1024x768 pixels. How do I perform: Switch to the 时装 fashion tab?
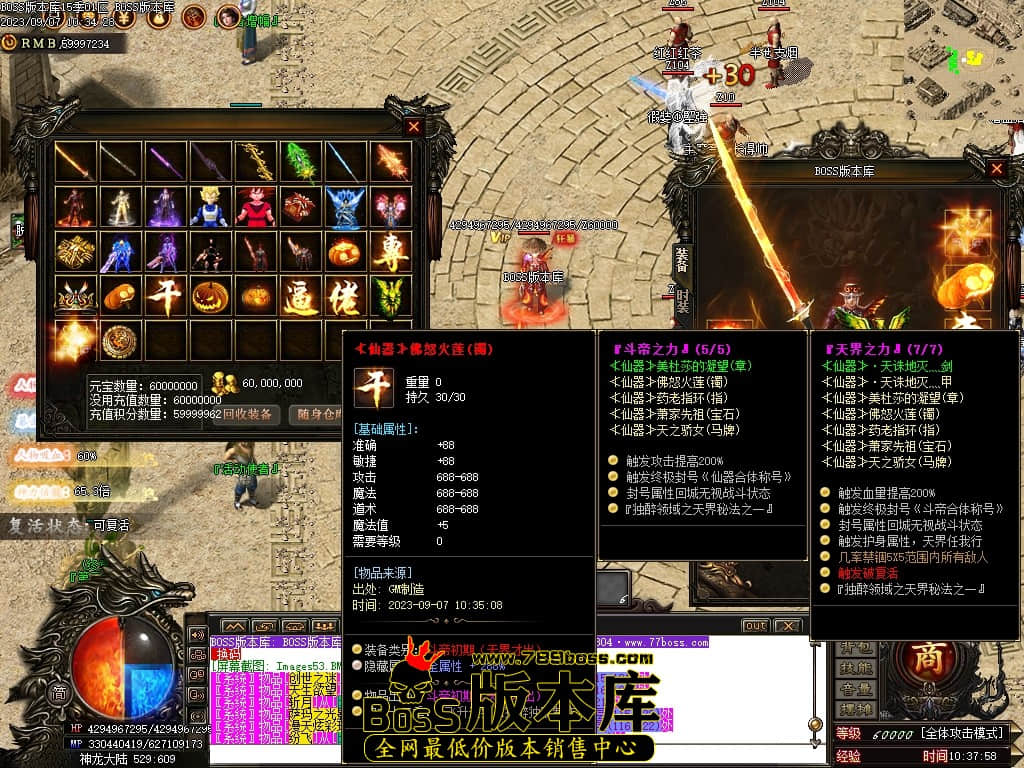(681, 302)
